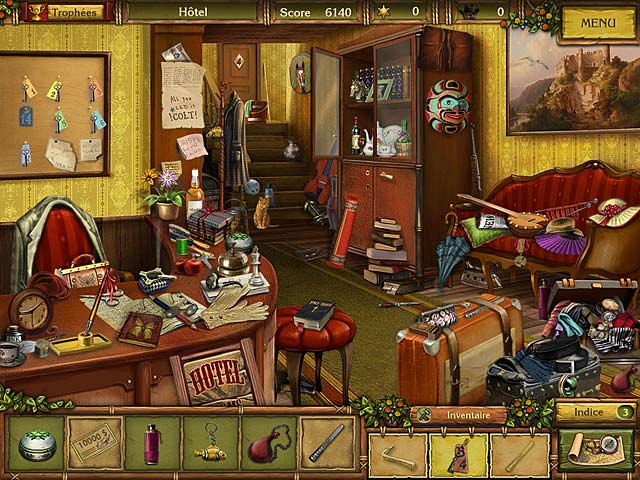Use the Indice hint button
Viewport: 640px width, 480px height.
(596, 411)
